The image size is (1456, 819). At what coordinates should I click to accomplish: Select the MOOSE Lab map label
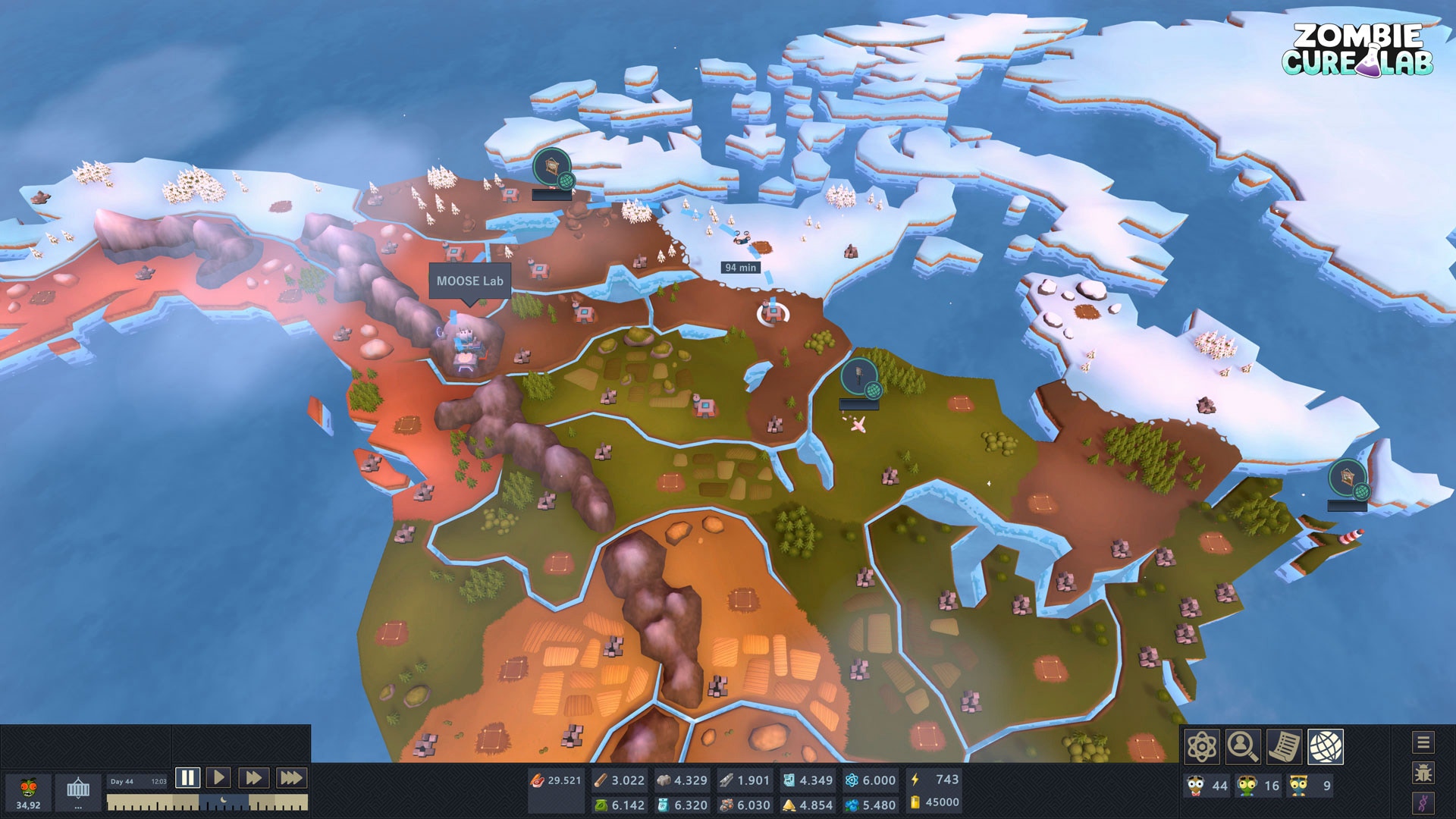(469, 281)
